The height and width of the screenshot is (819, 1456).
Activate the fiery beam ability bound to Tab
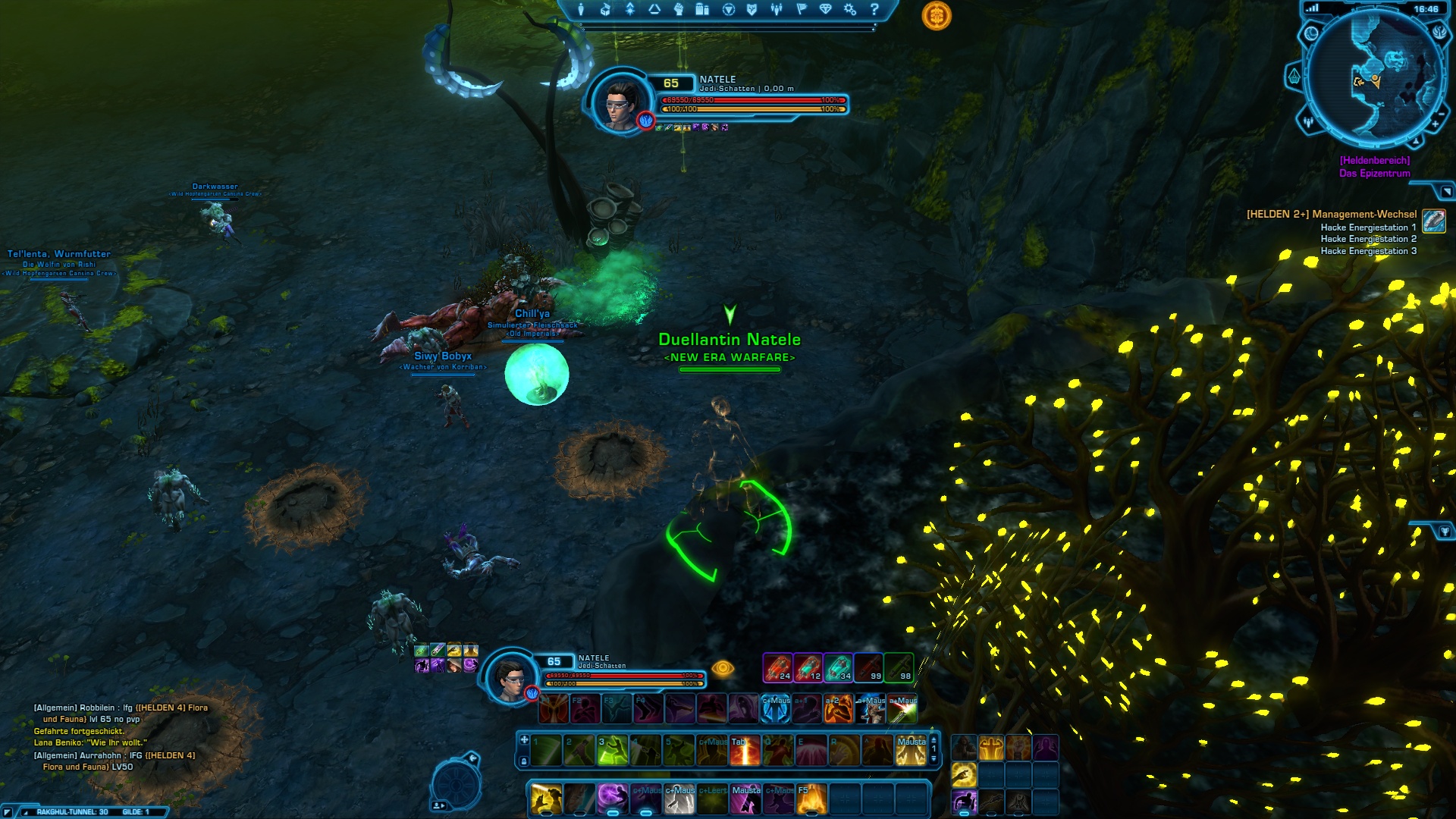[x=745, y=751]
